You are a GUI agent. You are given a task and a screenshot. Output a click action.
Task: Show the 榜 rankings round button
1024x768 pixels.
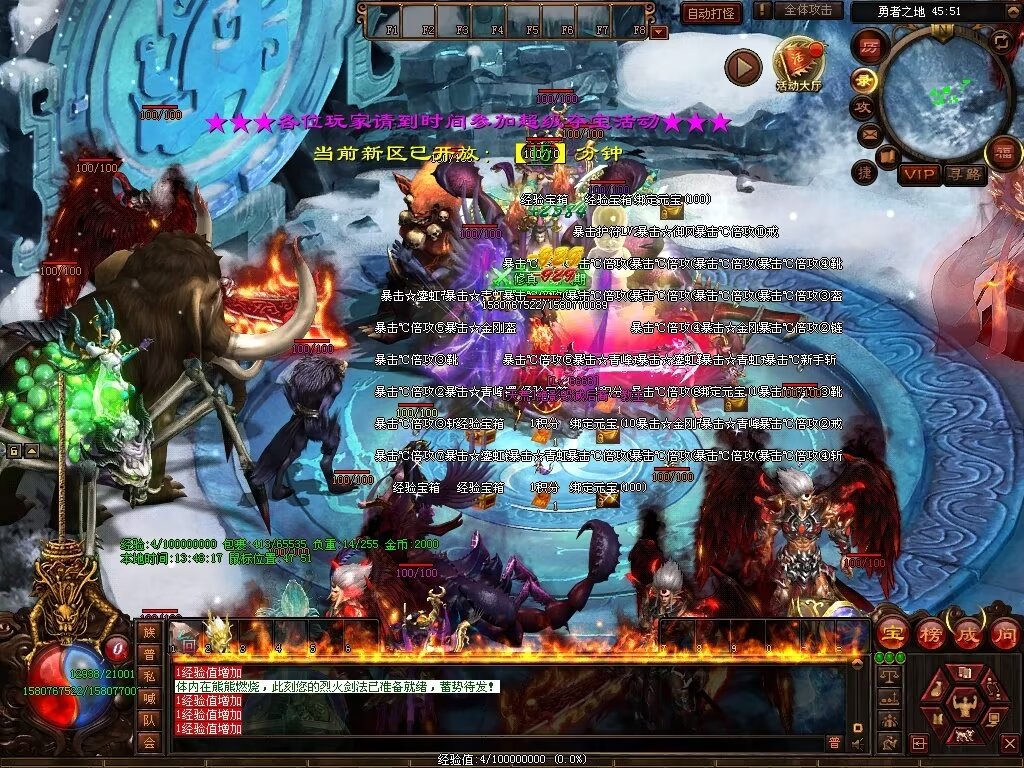click(930, 633)
